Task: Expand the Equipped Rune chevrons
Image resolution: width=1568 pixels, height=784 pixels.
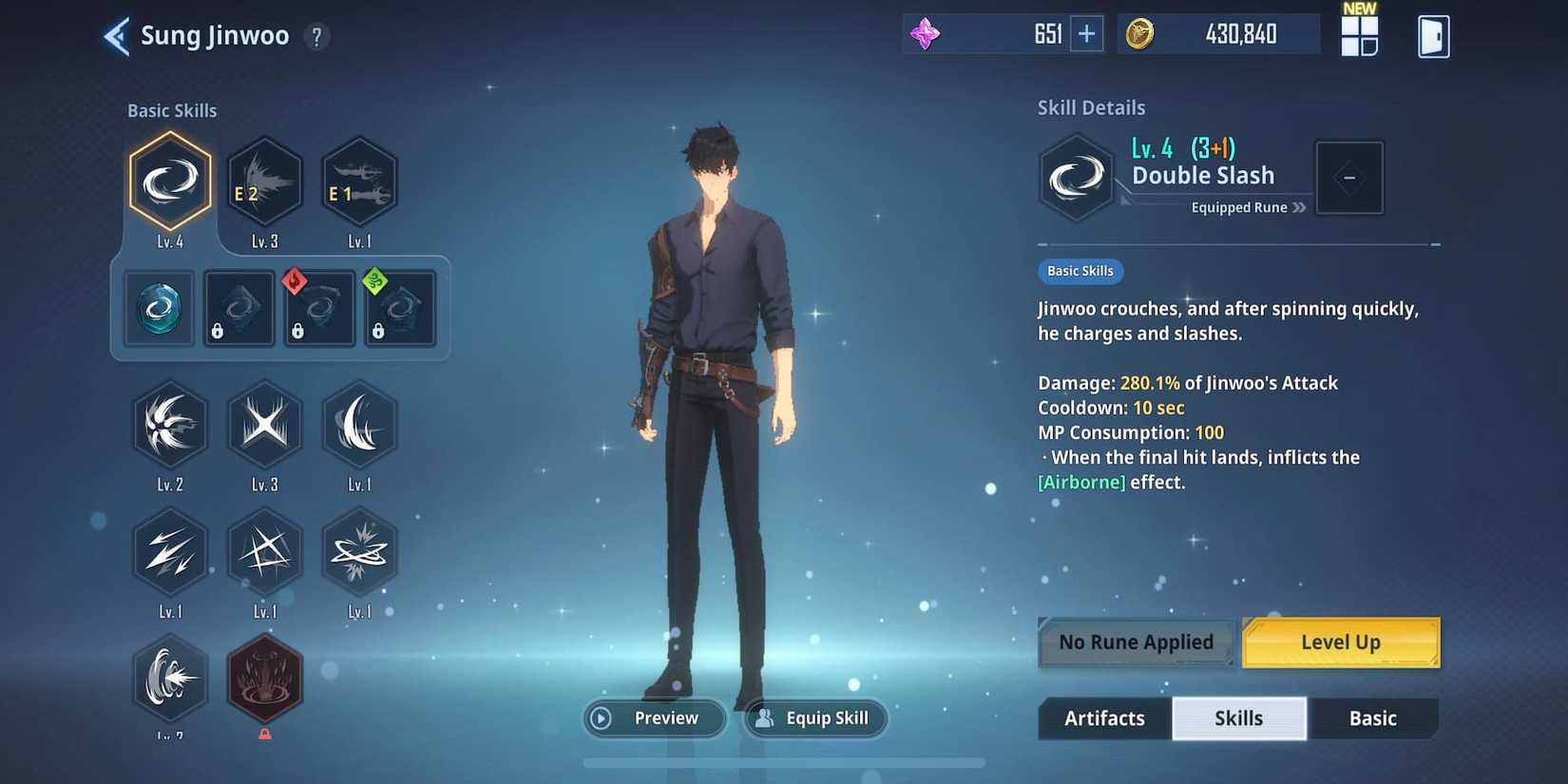Action: click(x=1300, y=207)
